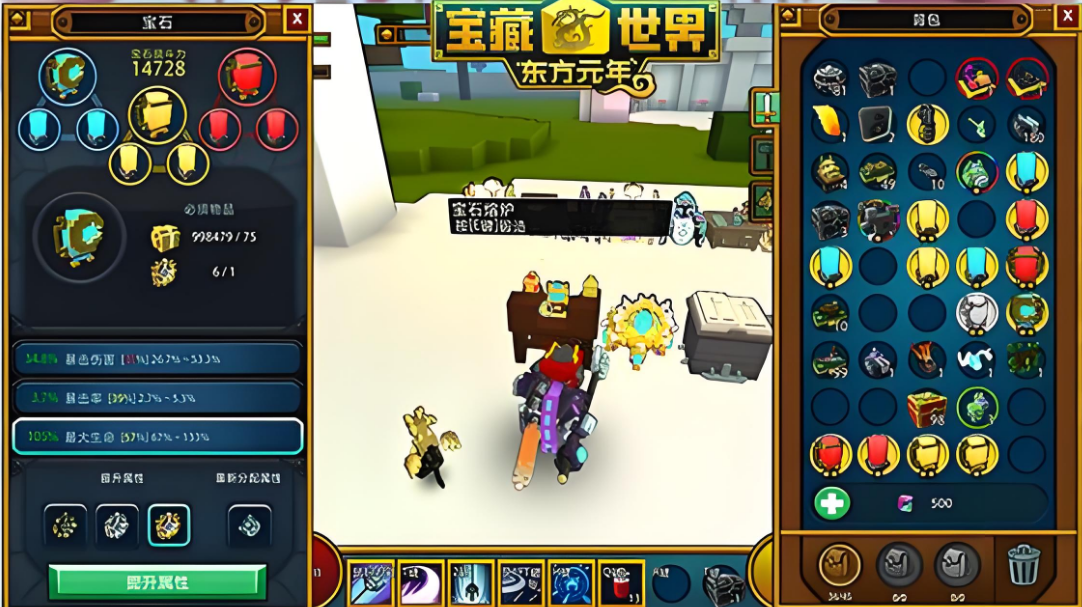Select the yellow flame item in inventory
This screenshot has height=607, width=1082.
coord(830,124)
